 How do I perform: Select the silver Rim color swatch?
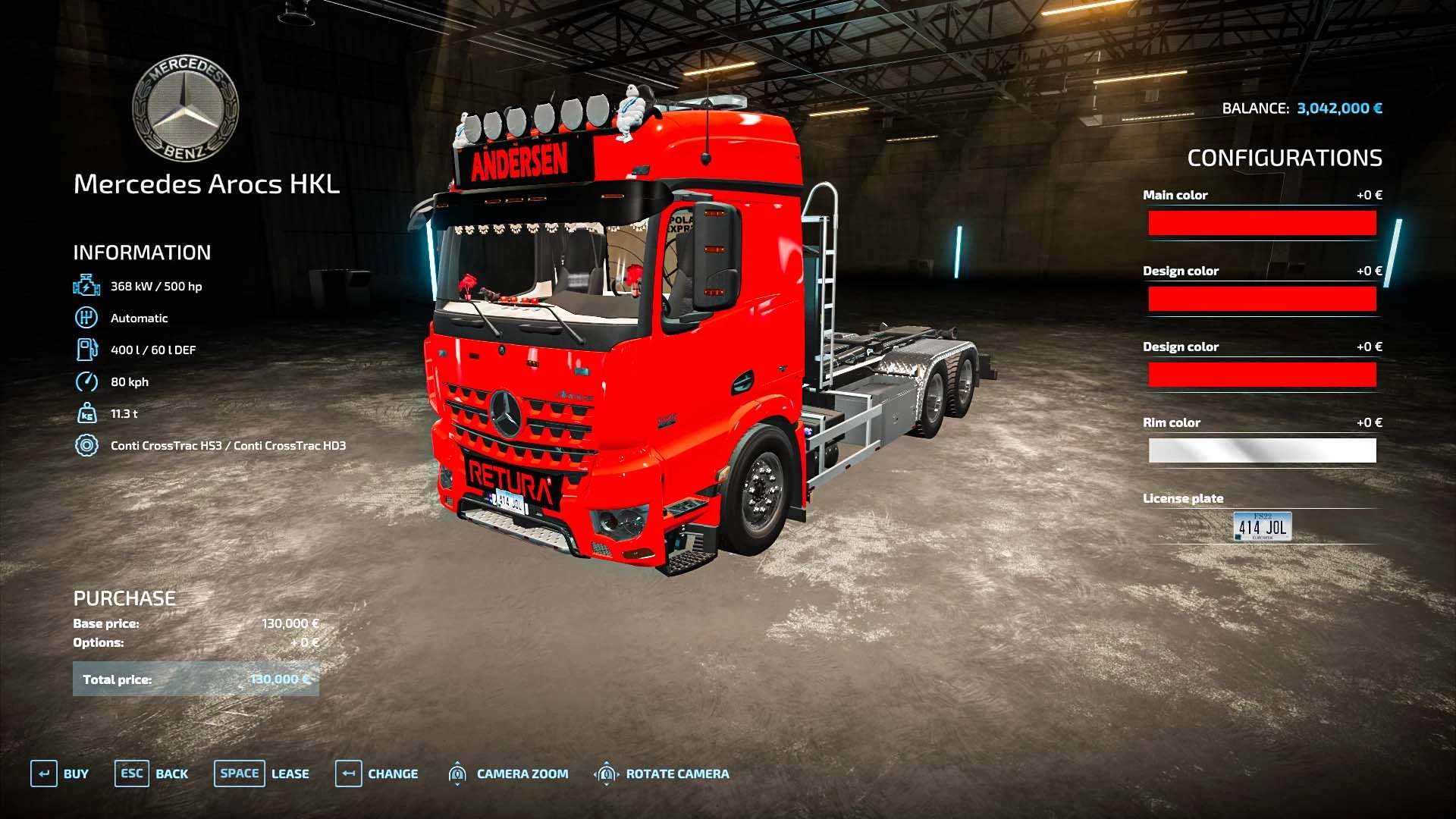coord(1262,450)
